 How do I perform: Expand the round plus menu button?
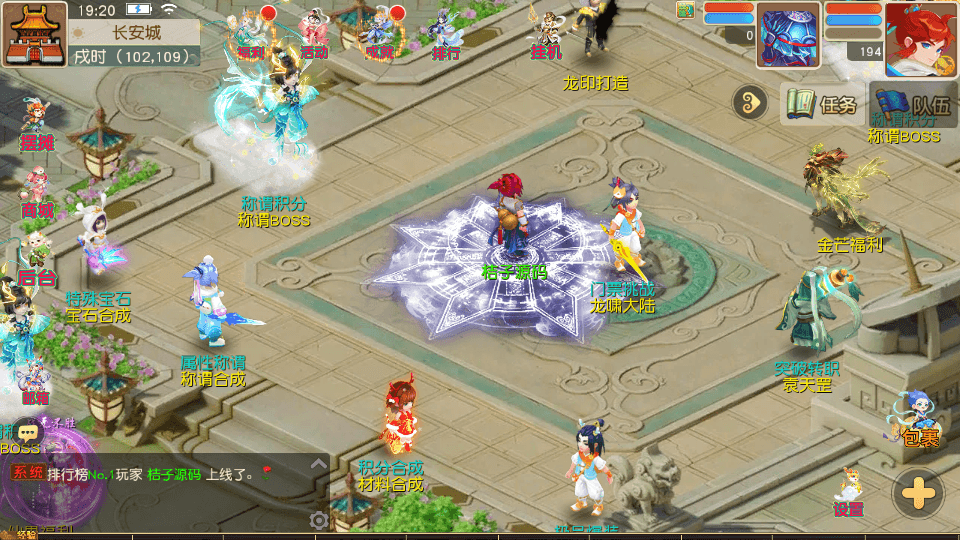917,493
